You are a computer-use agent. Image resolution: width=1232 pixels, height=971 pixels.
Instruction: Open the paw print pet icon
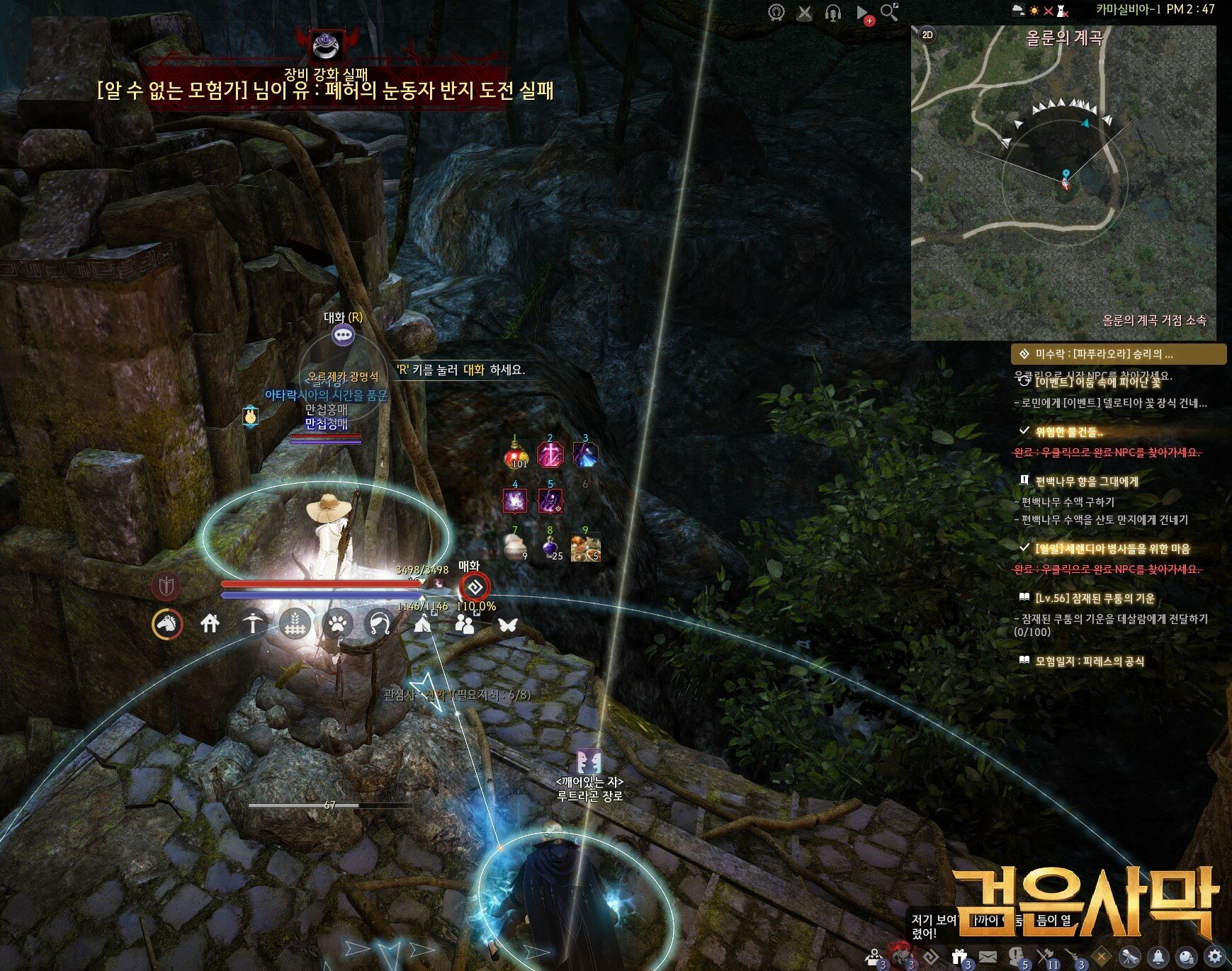coord(337,625)
